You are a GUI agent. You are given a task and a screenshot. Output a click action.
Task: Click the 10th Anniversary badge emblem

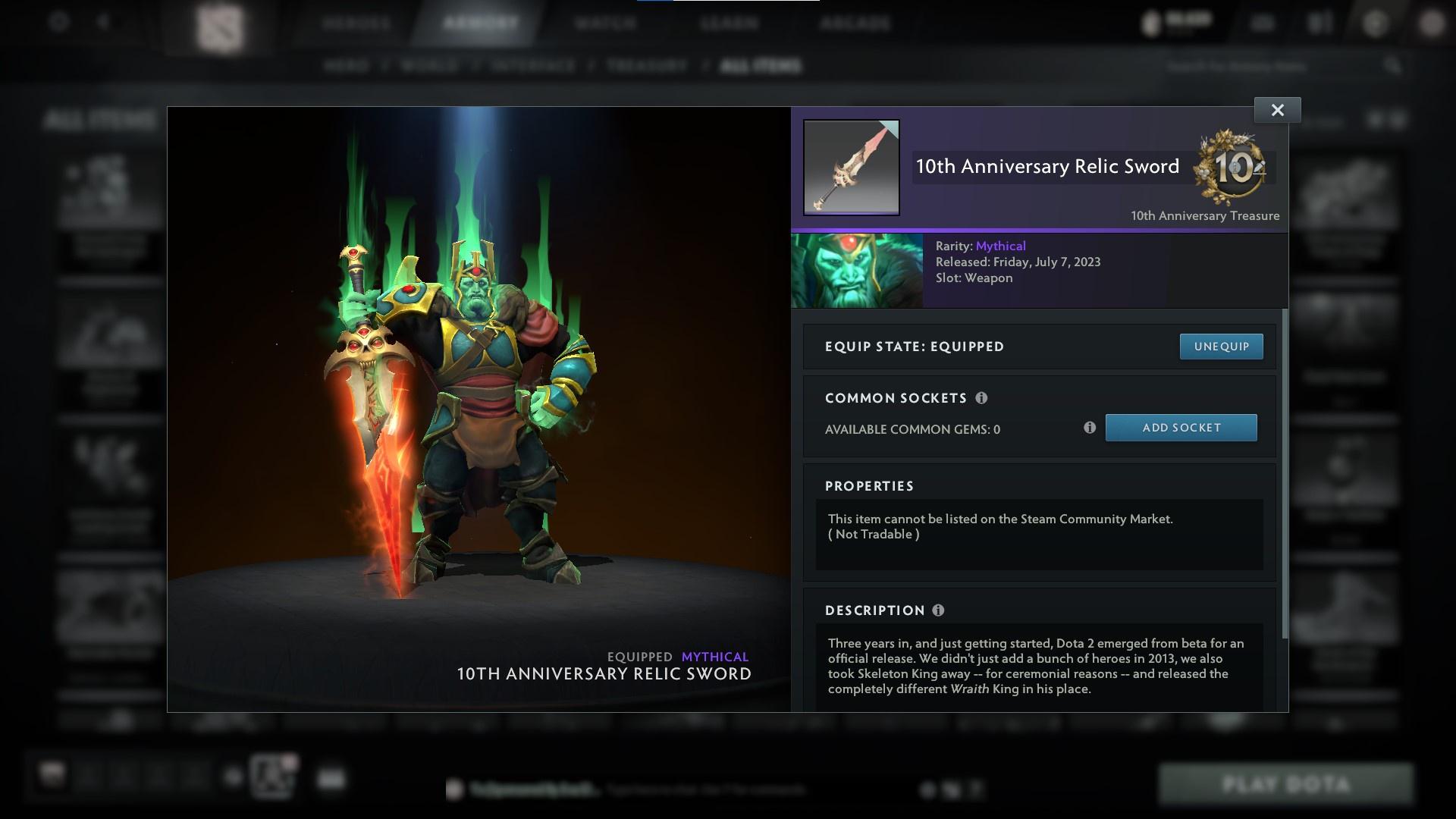pyautogui.click(x=1232, y=168)
